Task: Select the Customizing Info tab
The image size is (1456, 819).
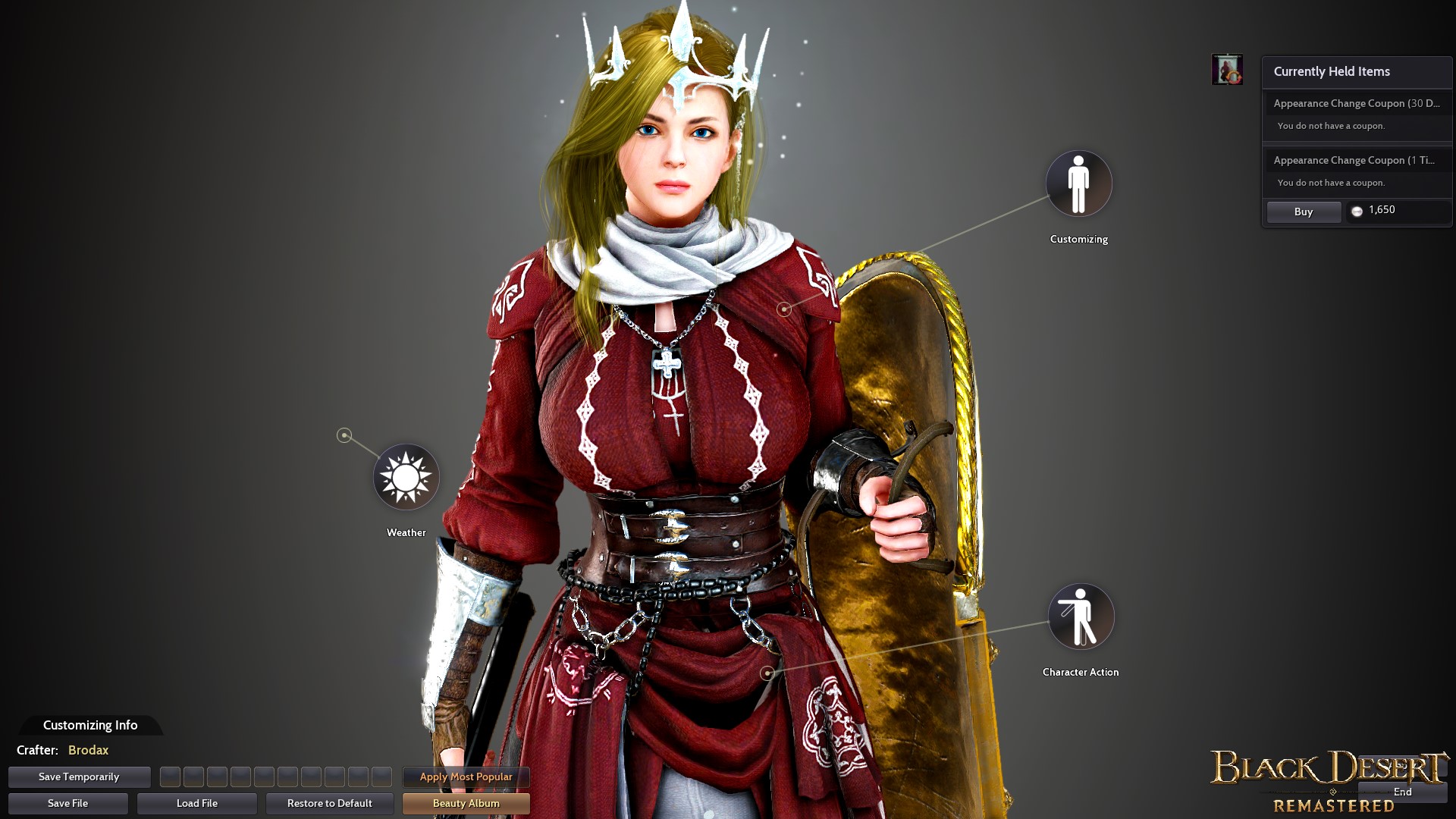Action: (x=90, y=725)
